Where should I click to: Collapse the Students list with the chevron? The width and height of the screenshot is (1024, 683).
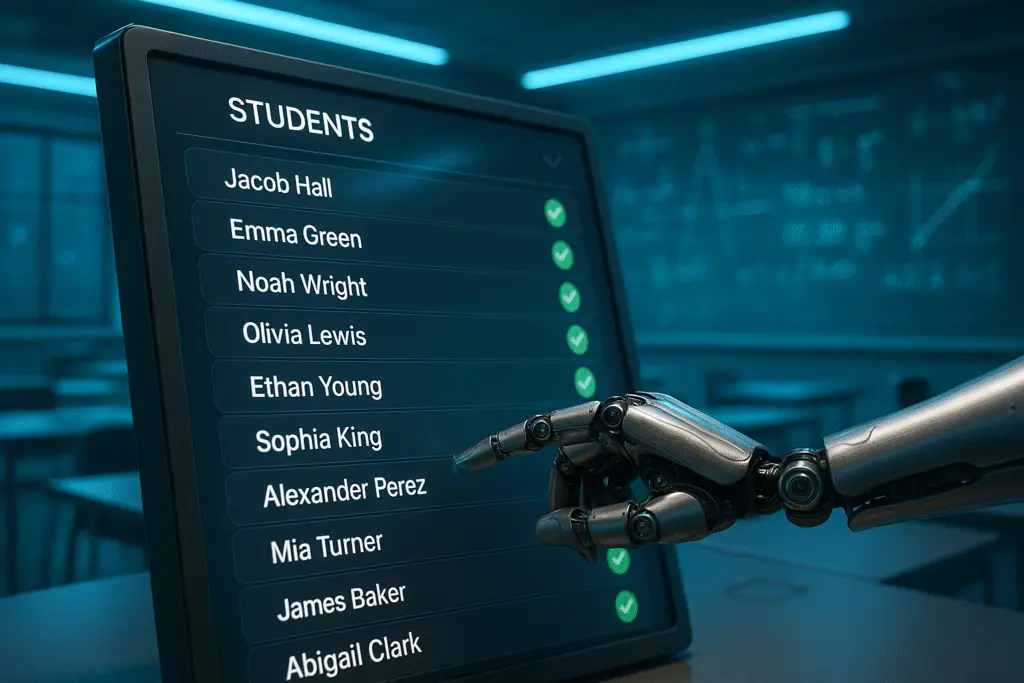(x=552, y=160)
